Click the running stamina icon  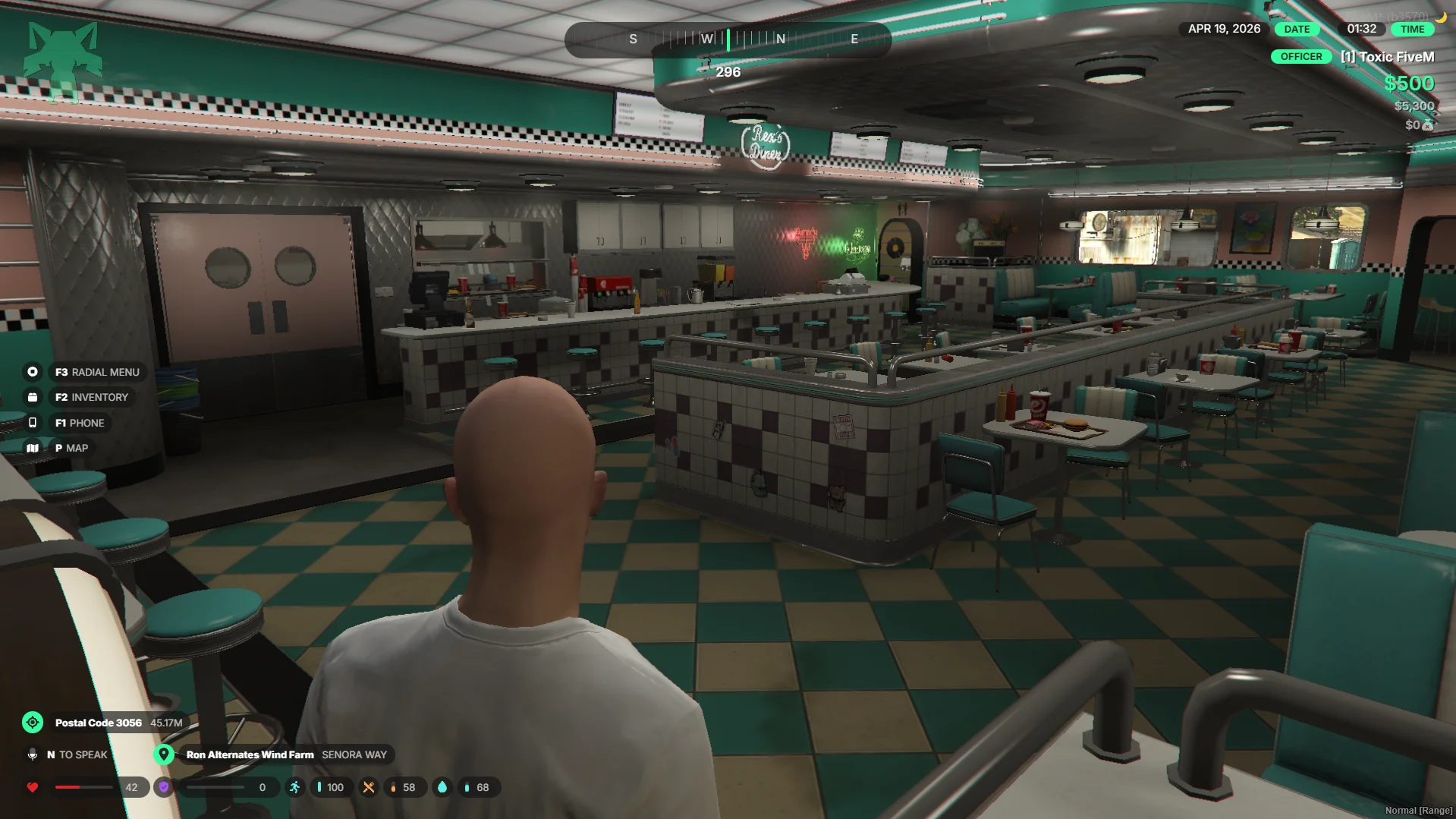tap(294, 787)
